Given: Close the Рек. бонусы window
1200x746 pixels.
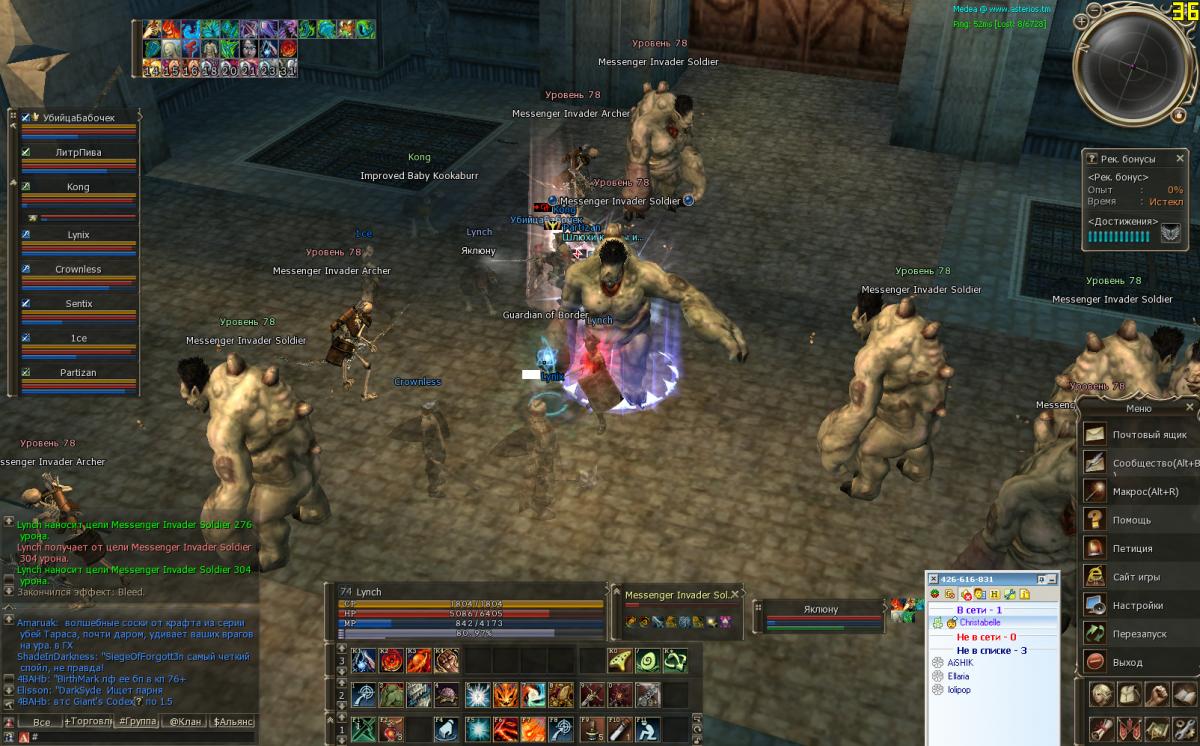Looking at the screenshot, I should pos(1180,158).
